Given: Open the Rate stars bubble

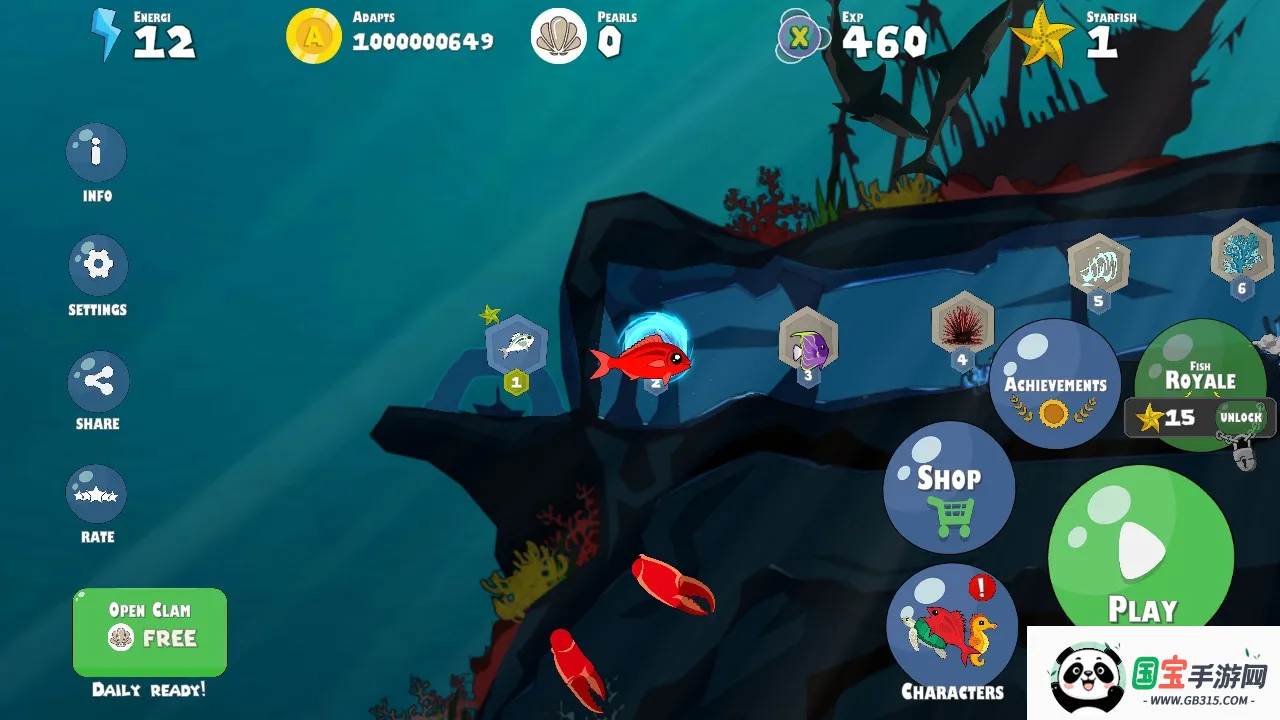Looking at the screenshot, I should [x=97, y=494].
